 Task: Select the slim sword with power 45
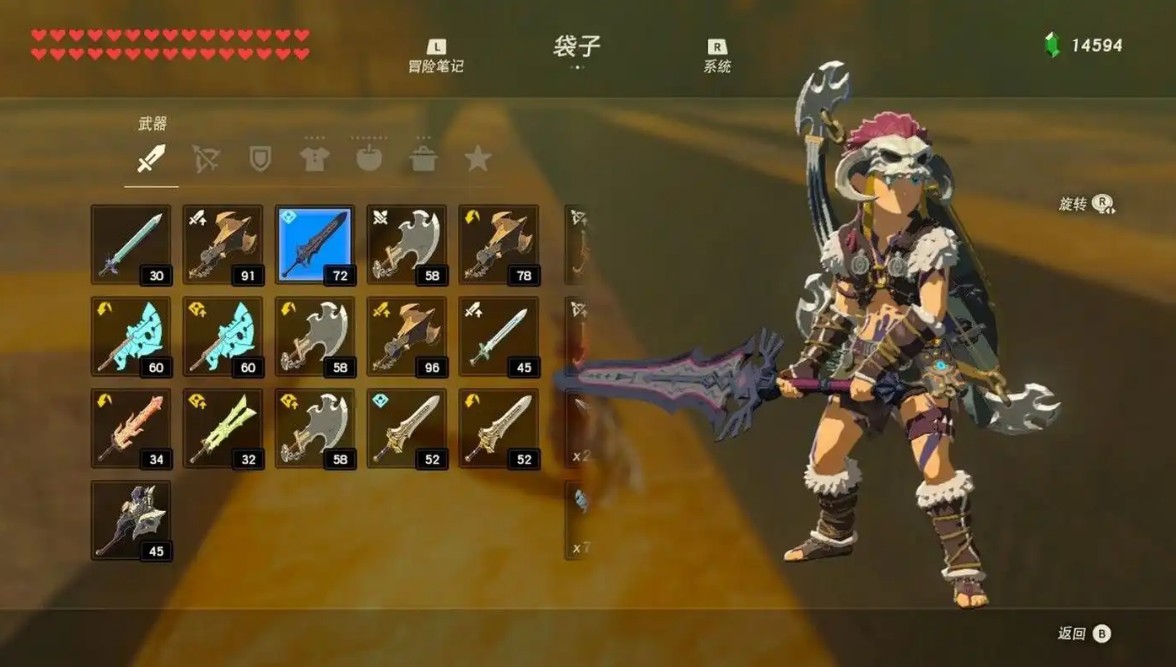point(499,337)
